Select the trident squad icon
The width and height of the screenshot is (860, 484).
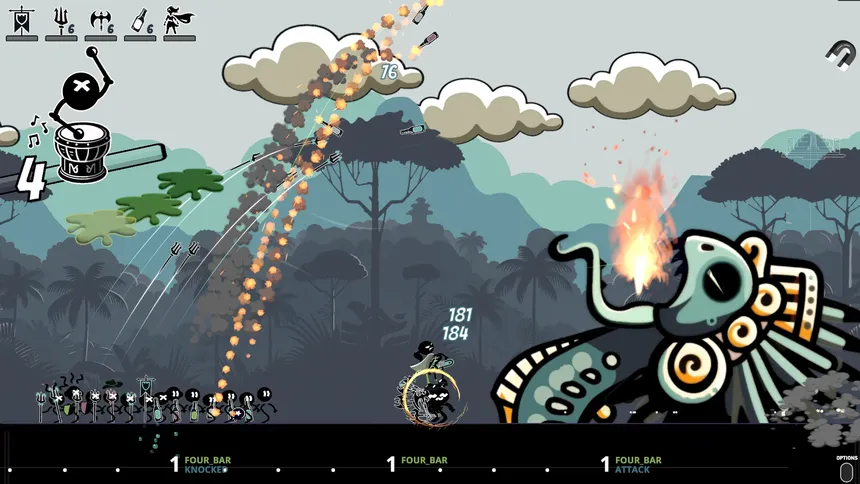click(x=61, y=20)
